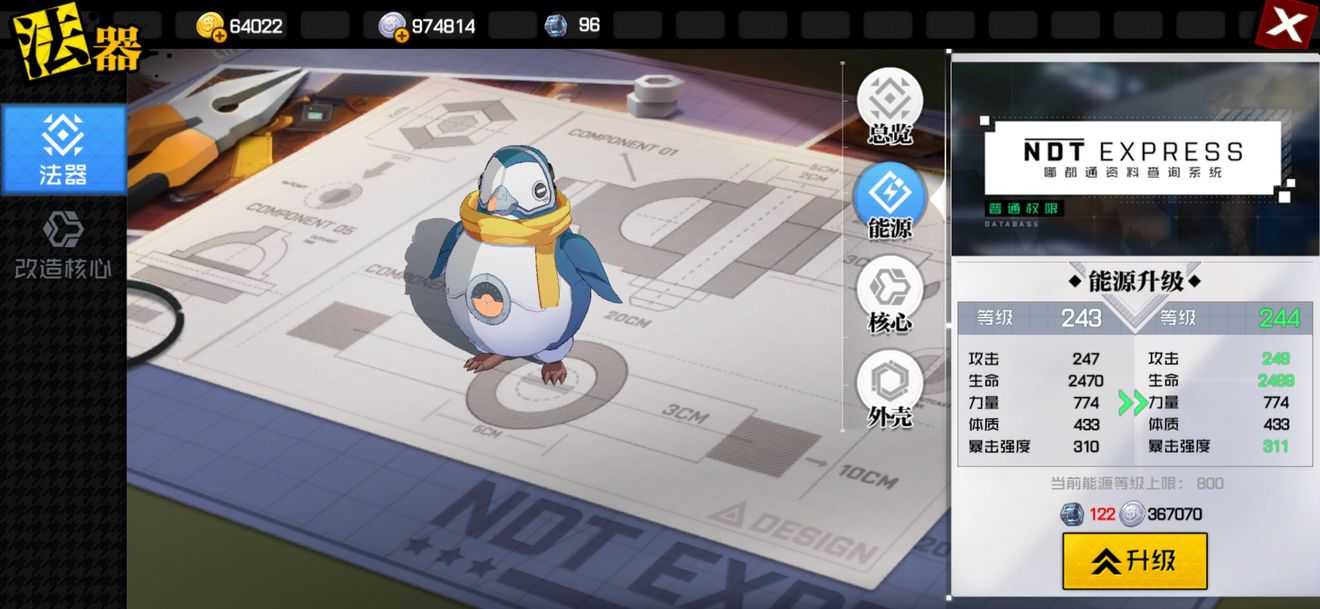Image resolution: width=1320 pixels, height=609 pixels.
Task: Open the 核心 core section
Action: 889,295
